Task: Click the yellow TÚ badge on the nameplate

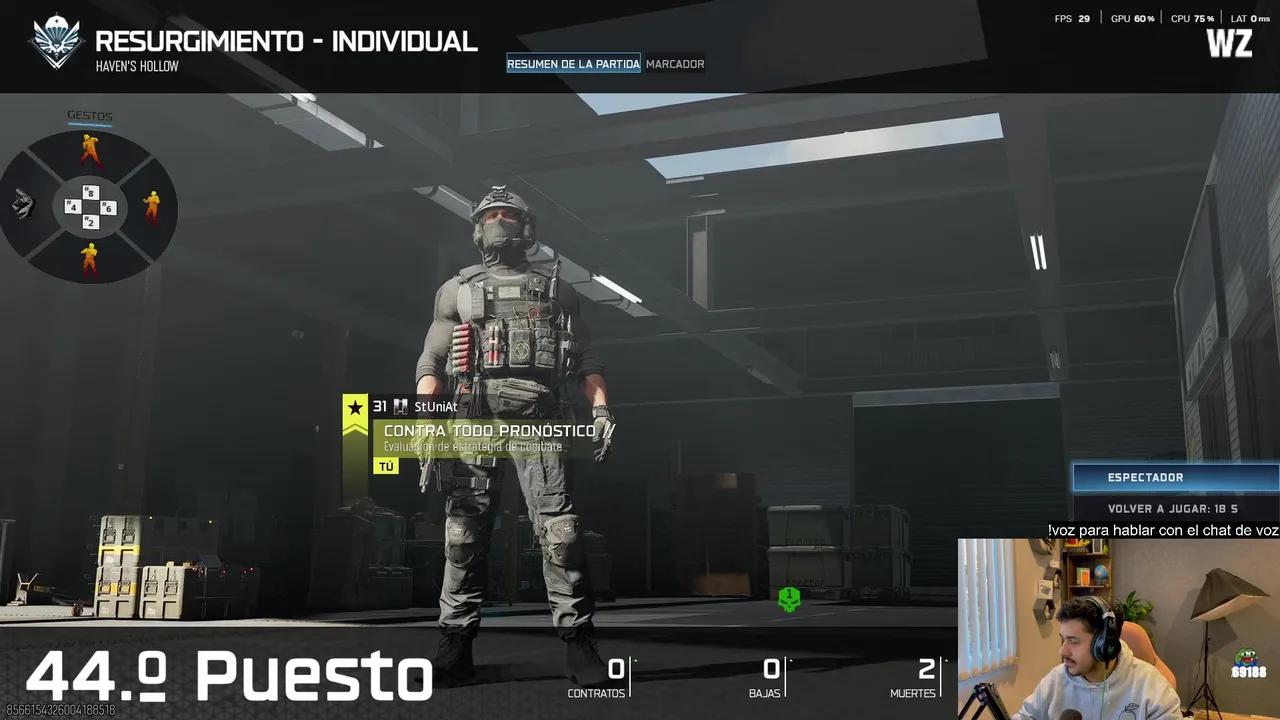Action: (384, 465)
